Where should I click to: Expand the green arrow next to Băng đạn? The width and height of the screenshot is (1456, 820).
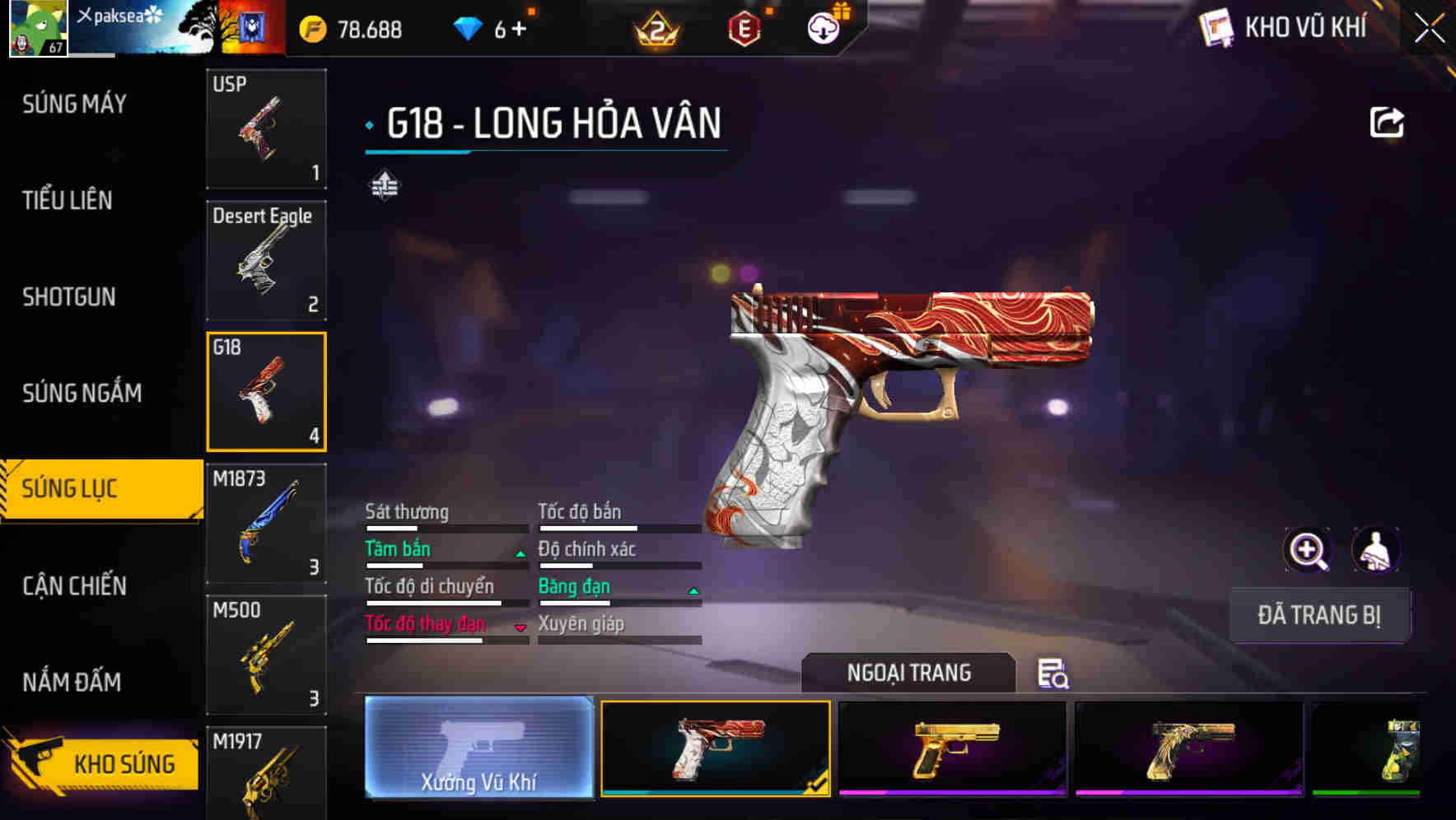point(693,590)
